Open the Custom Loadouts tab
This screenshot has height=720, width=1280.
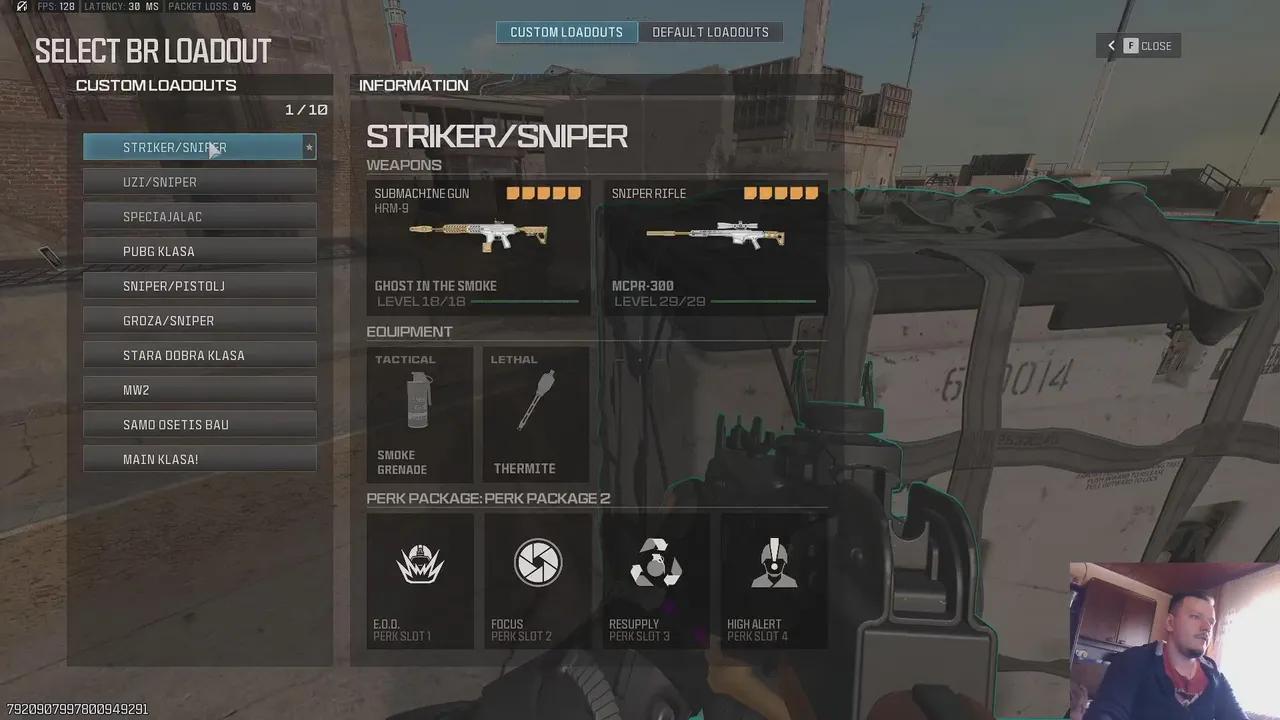coord(566,32)
